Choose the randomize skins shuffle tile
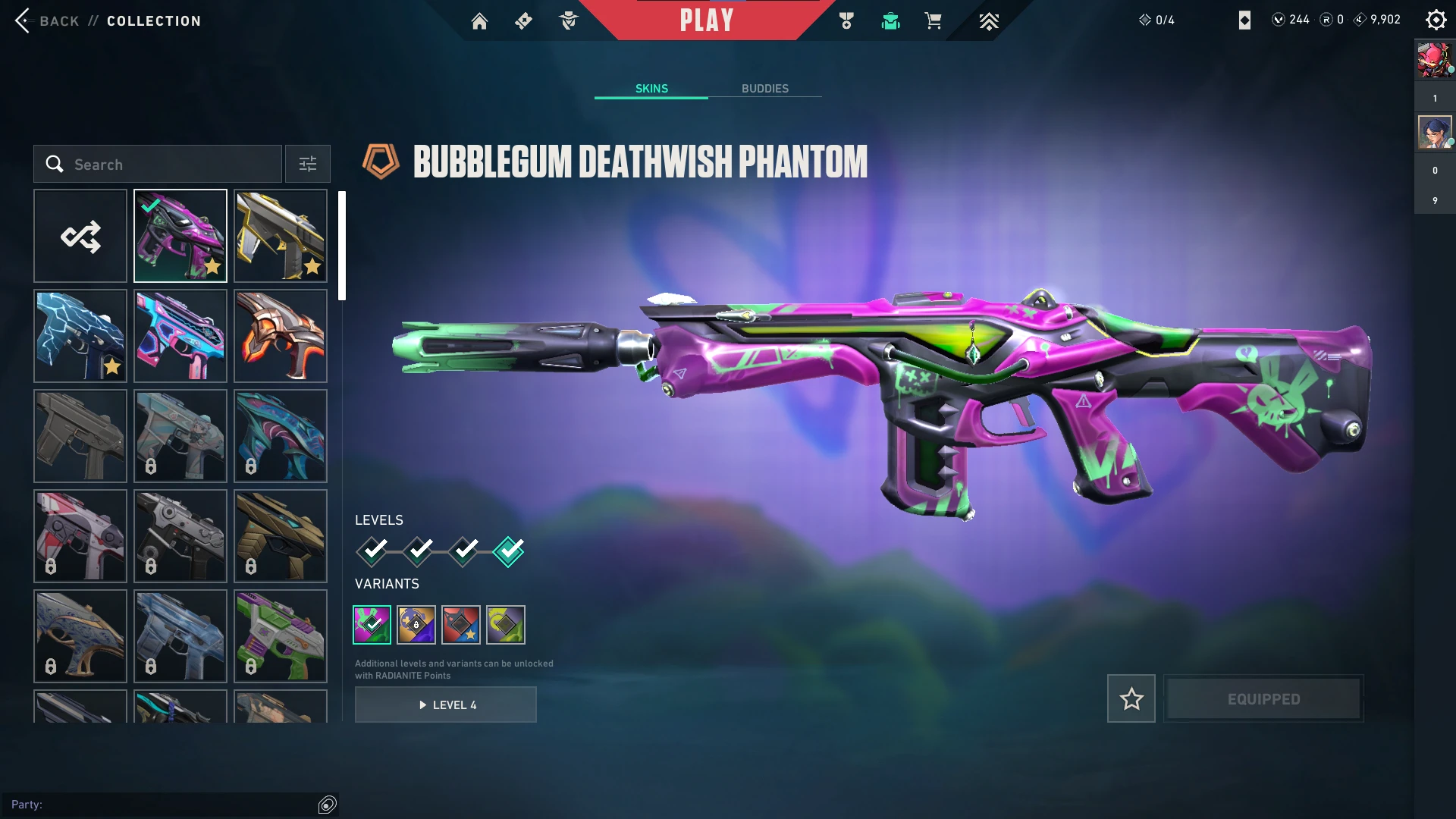The height and width of the screenshot is (819, 1456). [x=80, y=237]
